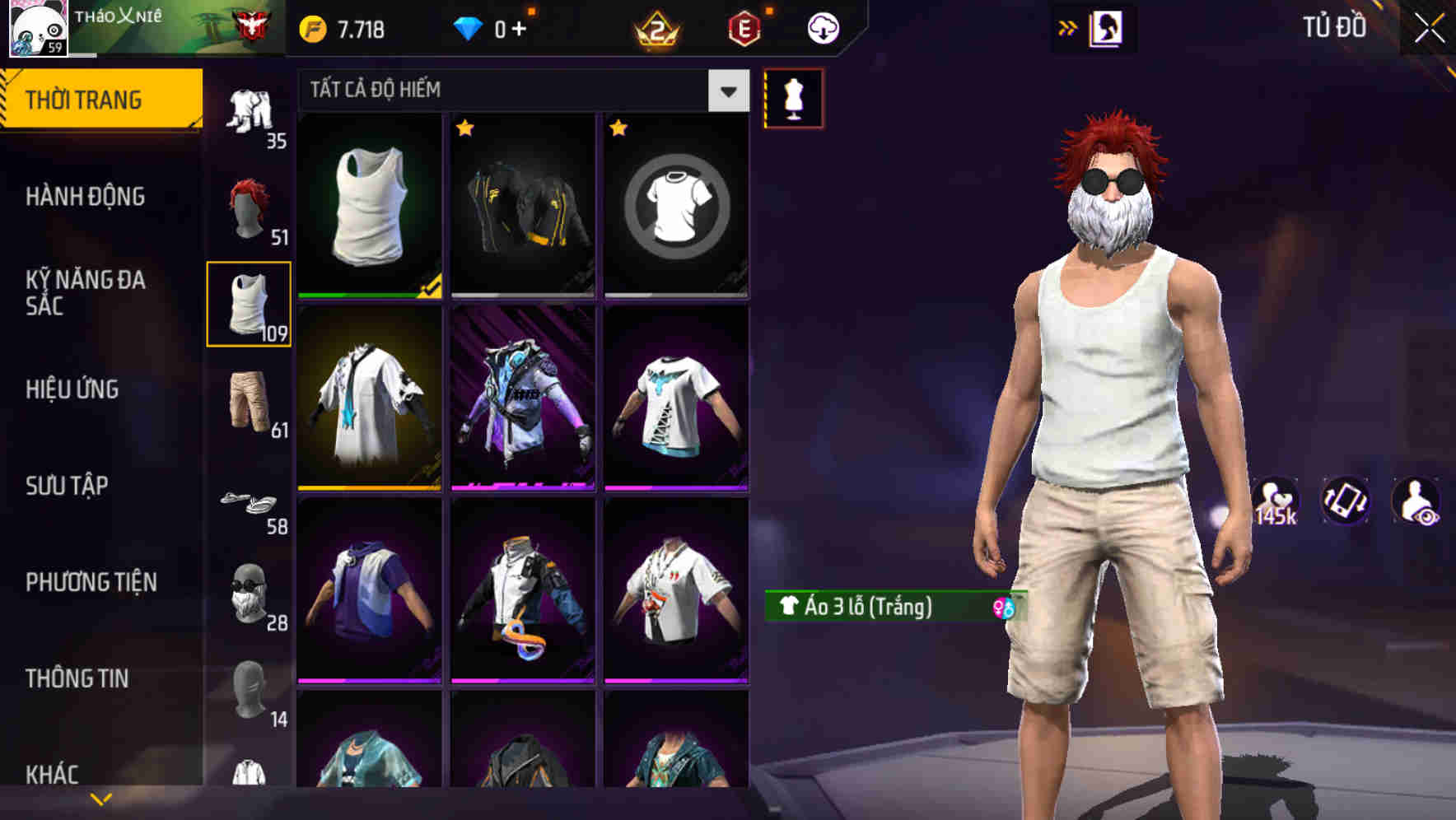Viewport: 1456px width, 820px height.
Task: Click the mannequin preview icon beside the filter
Action: coord(793,97)
